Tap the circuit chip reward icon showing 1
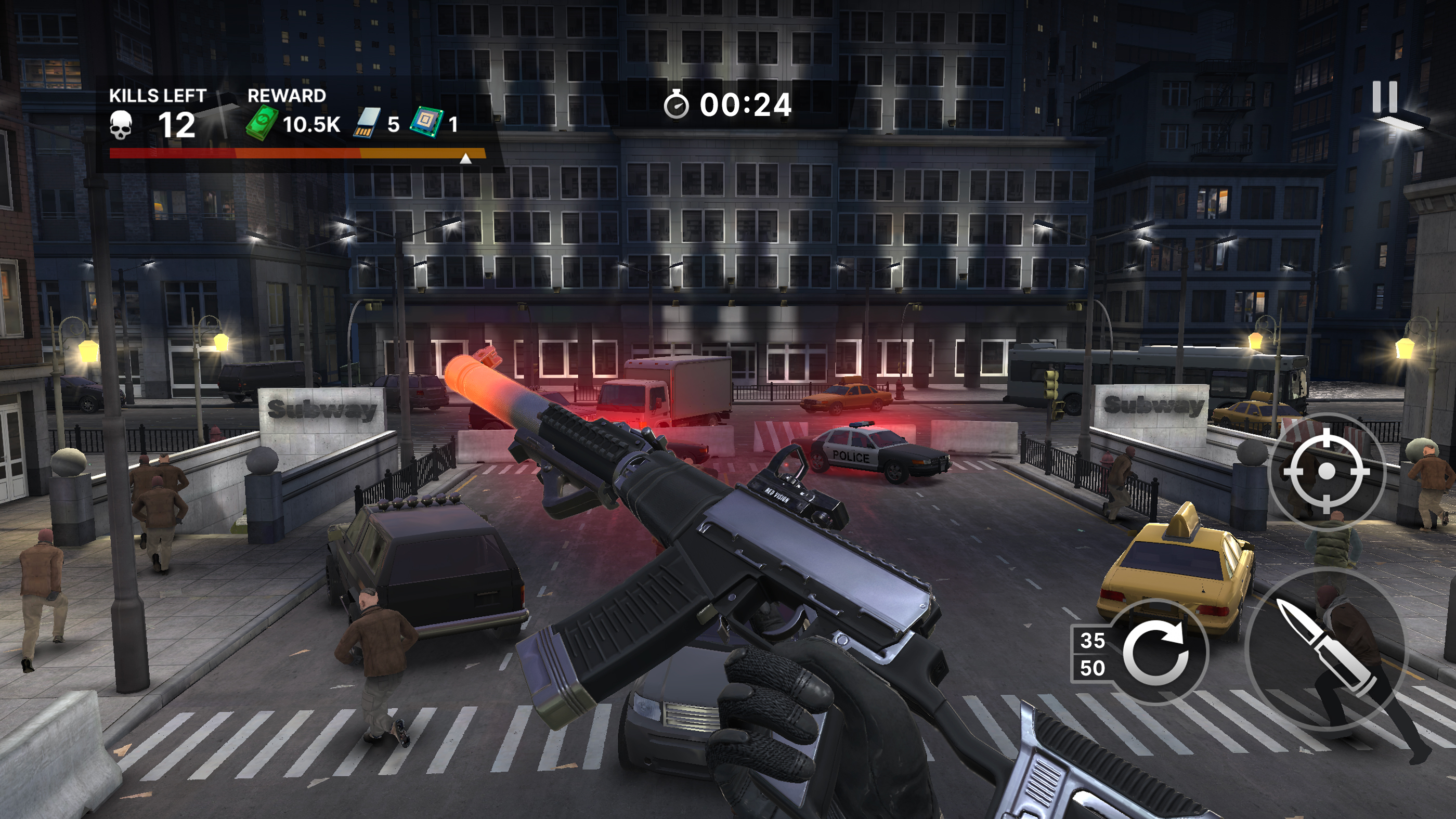The height and width of the screenshot is (819, 1456). [x=430, y=122]
